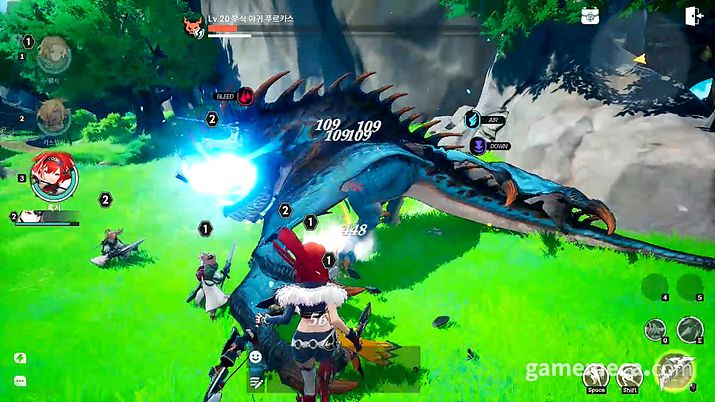Click the boss fox portrait icon
The image size is (715, 402).
tap(193, 25)
